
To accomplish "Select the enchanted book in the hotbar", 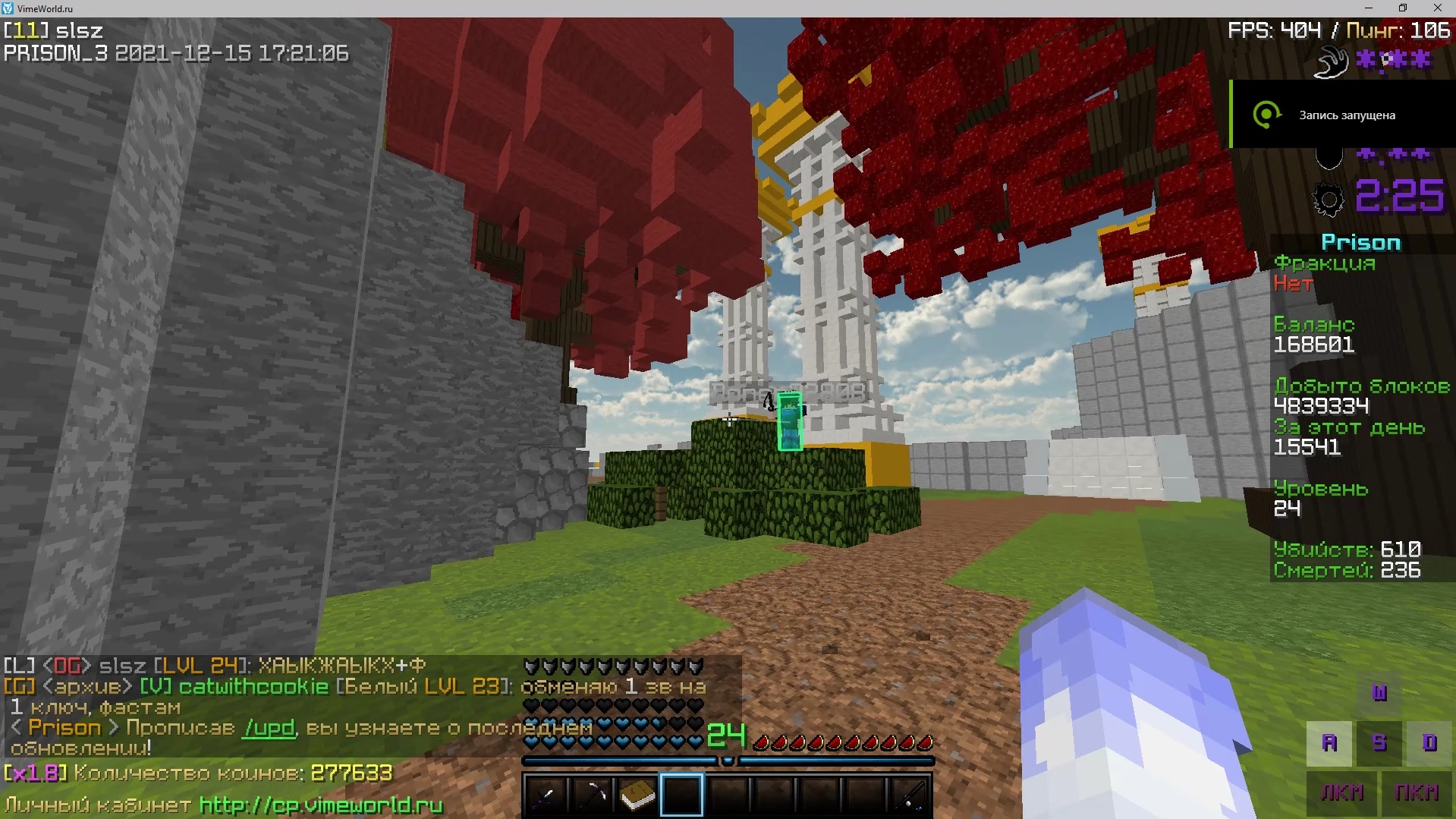I will [638, 794].
